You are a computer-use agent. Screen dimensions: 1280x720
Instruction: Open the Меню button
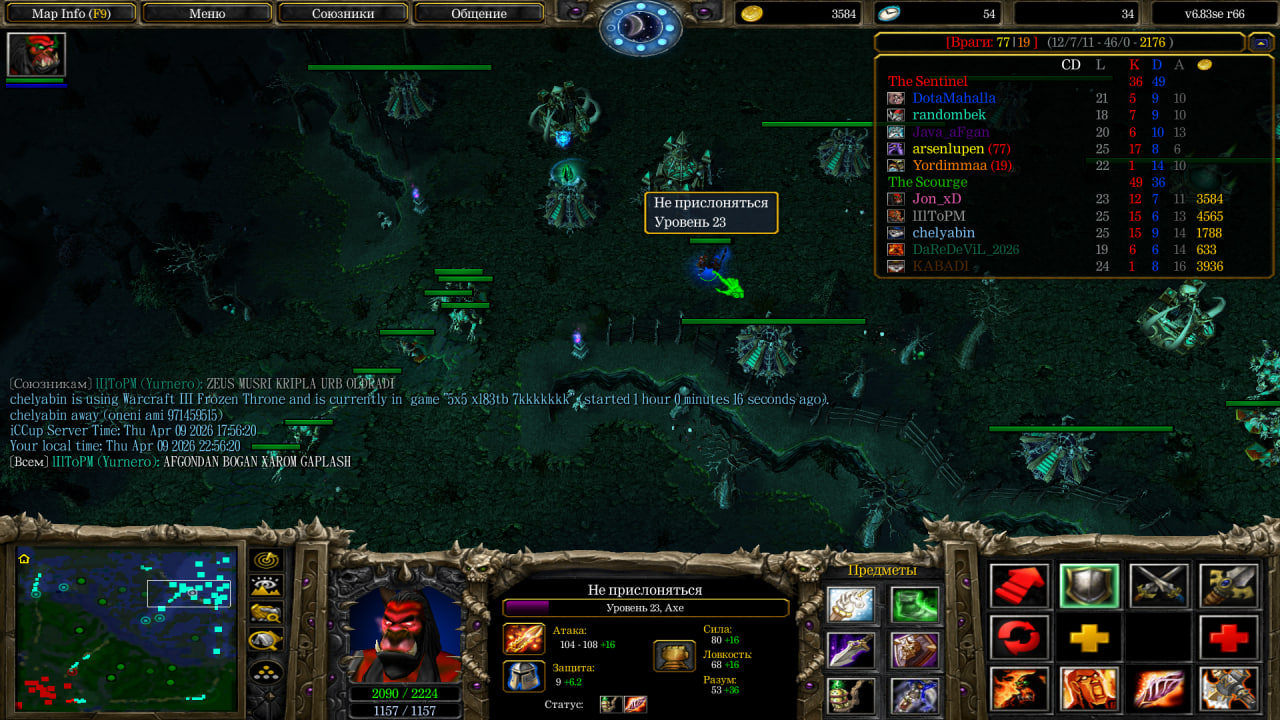tap(207, 14)
